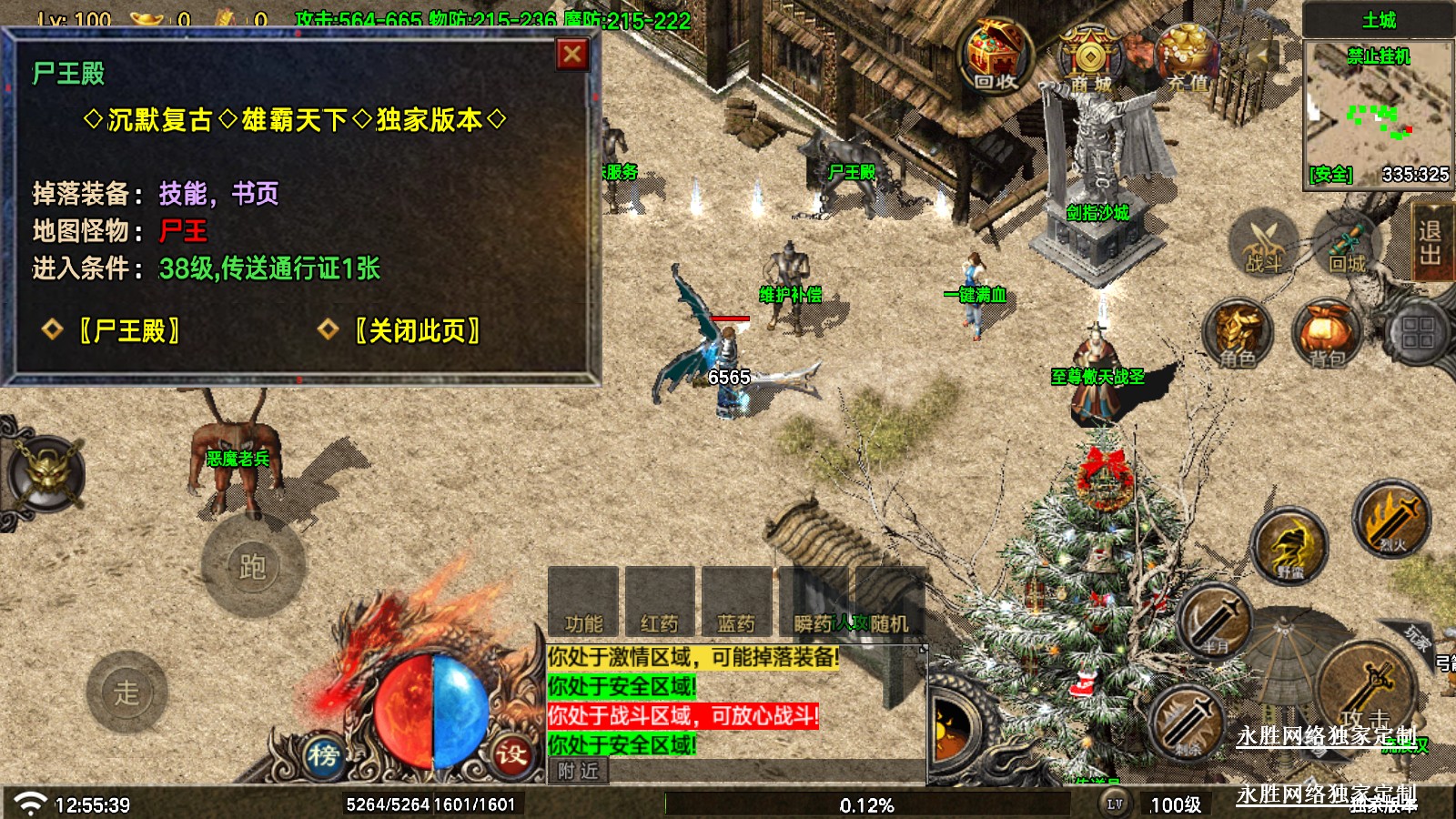Open the 功能 function menu button
The image size is (1456, 819).
pyautogui.click(x=583, y=602)
